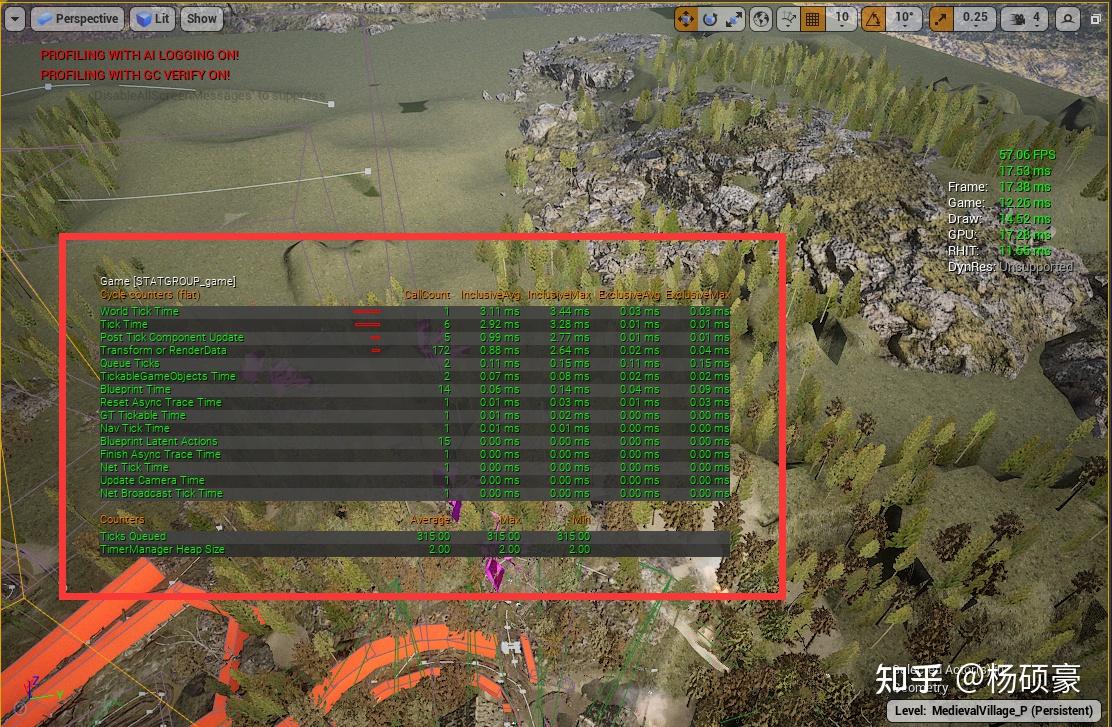Open the scale snap 0.25 dropdown

[x=974, y=18]
